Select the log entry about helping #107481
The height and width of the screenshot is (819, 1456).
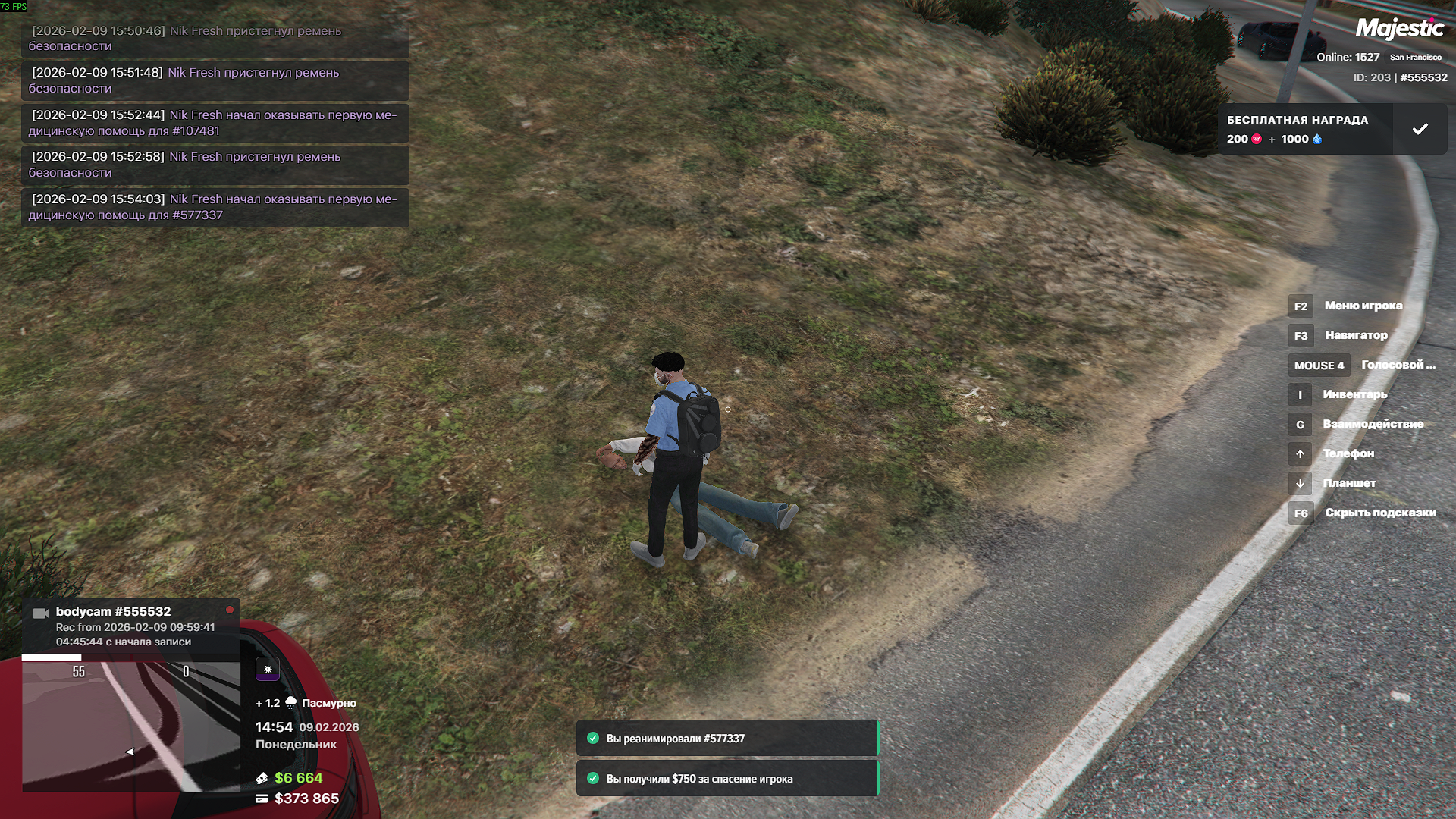(x=215, y=123)
